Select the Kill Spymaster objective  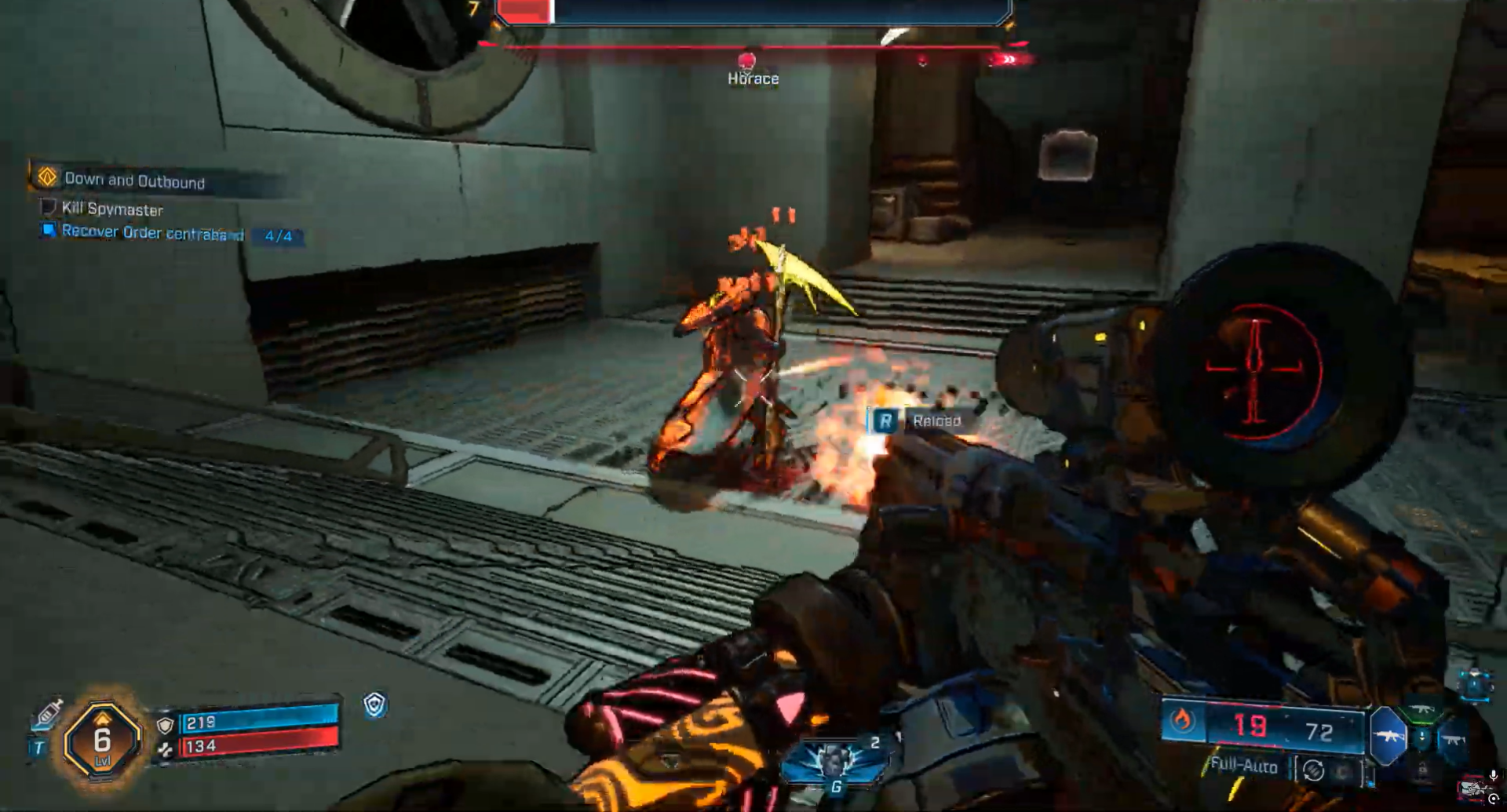point(112,209)
